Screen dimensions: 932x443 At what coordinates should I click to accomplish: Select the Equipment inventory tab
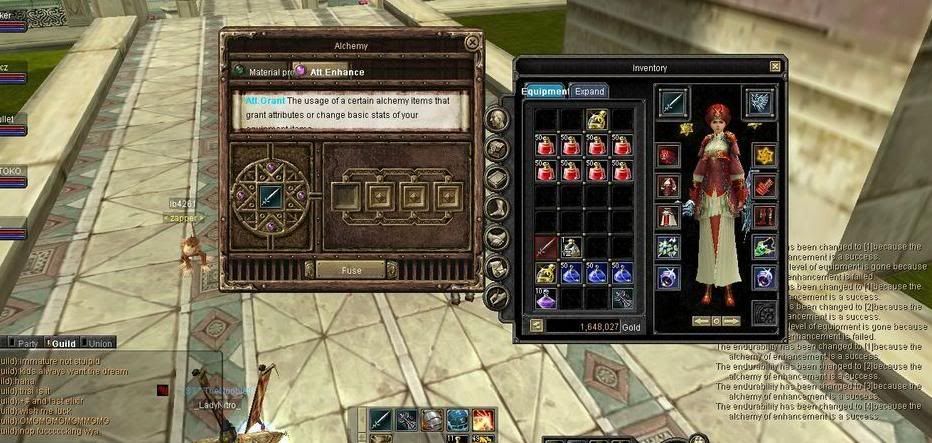click(x=544, y=92)
